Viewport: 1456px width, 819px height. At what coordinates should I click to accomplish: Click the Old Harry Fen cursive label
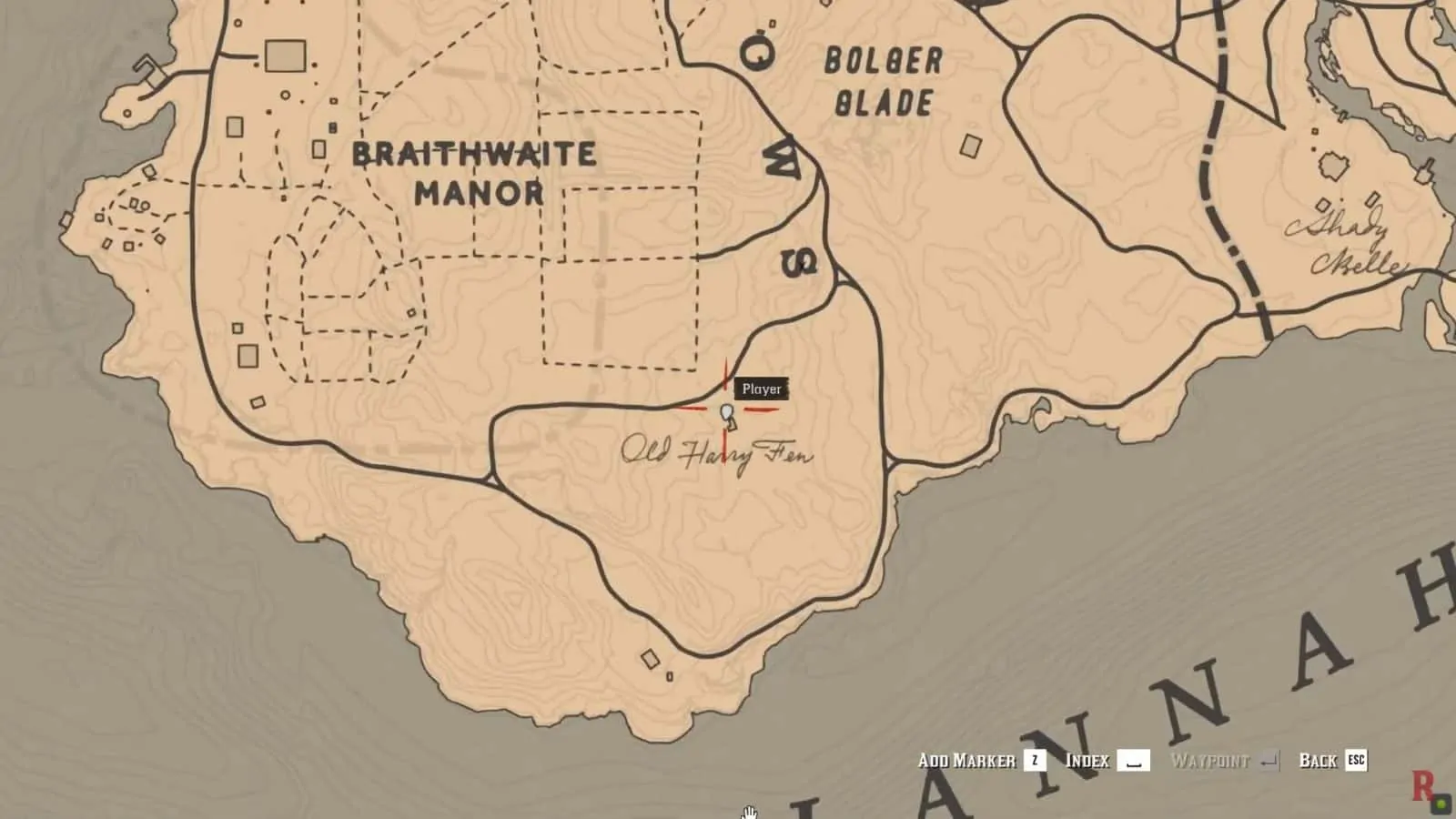coord(719,453)
